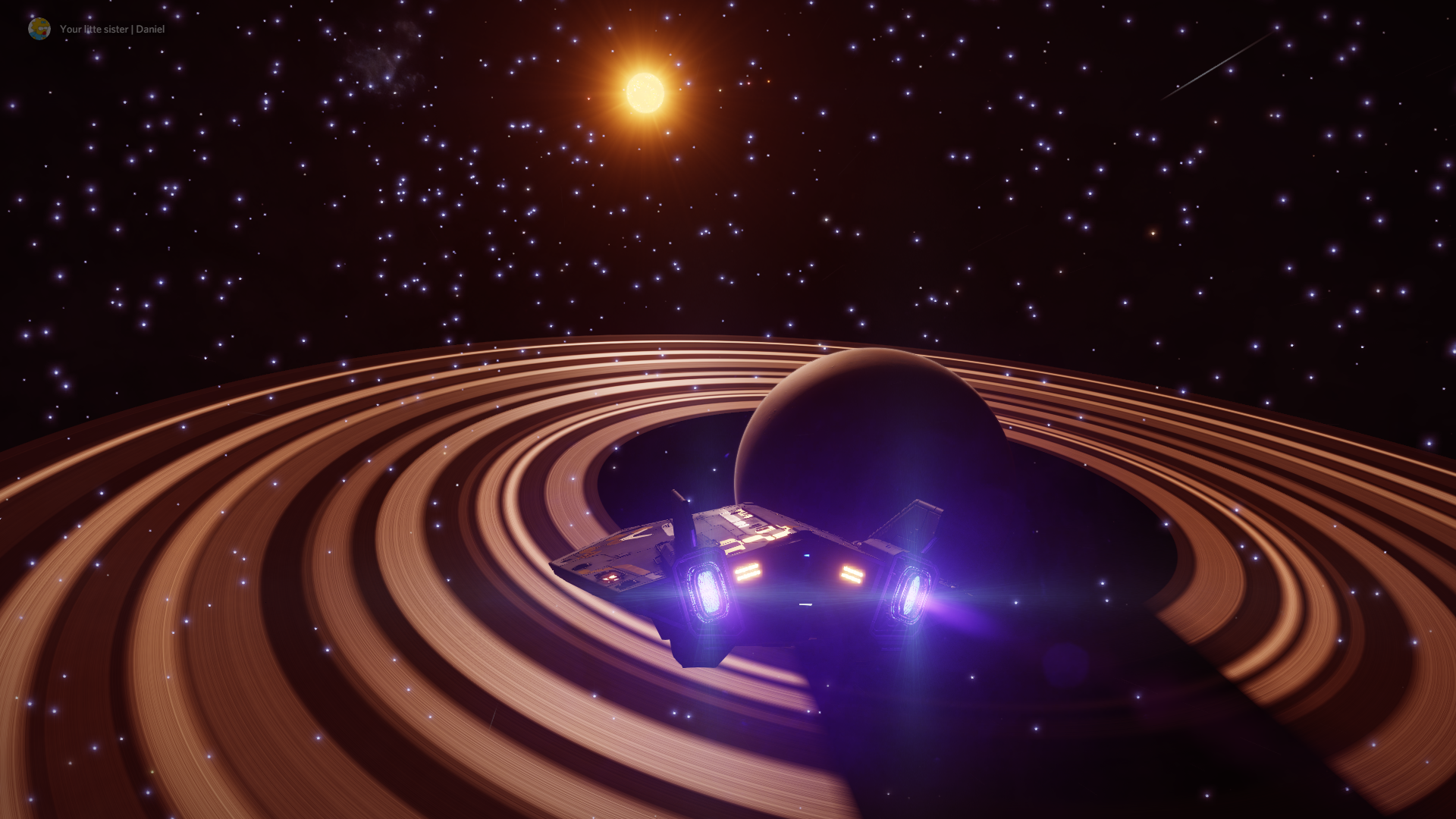Open the "Your litte sister | Daniel" name label
Image resolution: width=1456 pixels, height=819 pixels.
[112, 30]
